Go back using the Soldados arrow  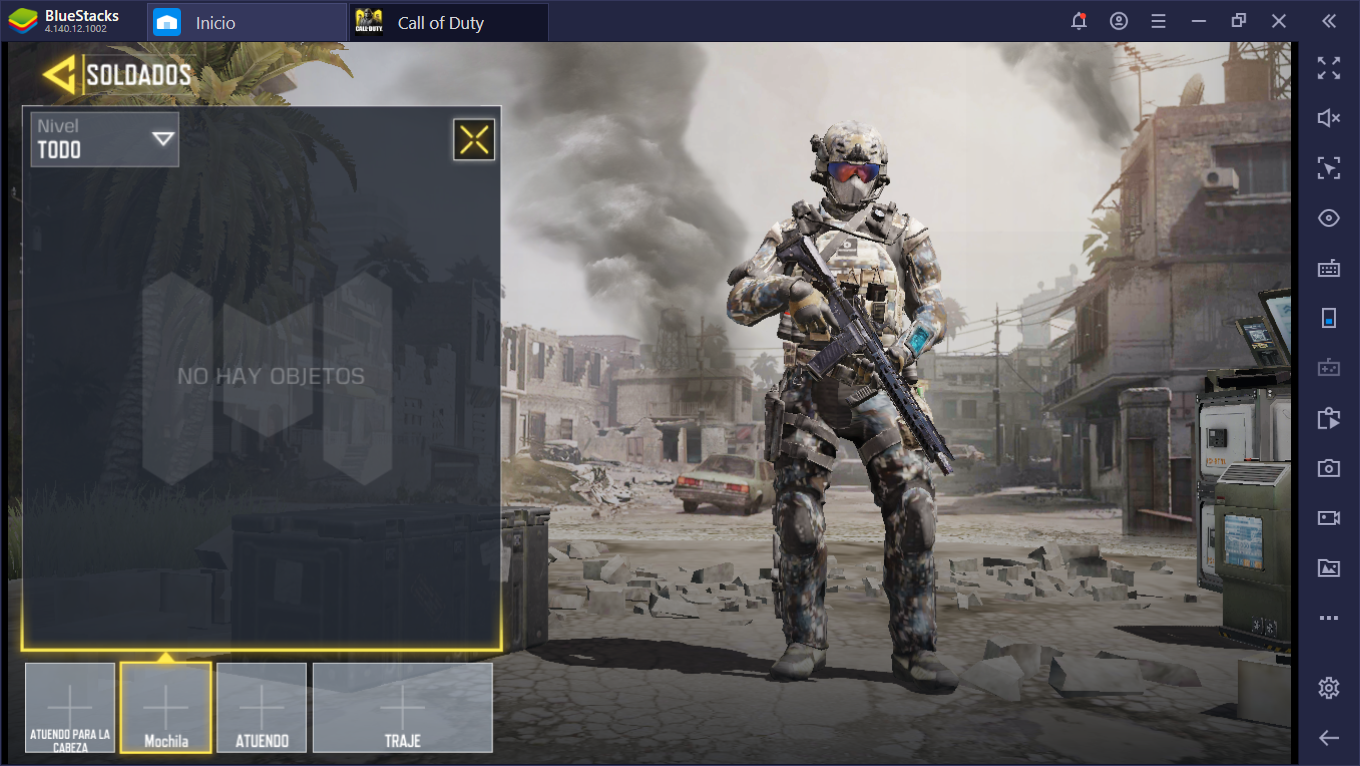60,74
